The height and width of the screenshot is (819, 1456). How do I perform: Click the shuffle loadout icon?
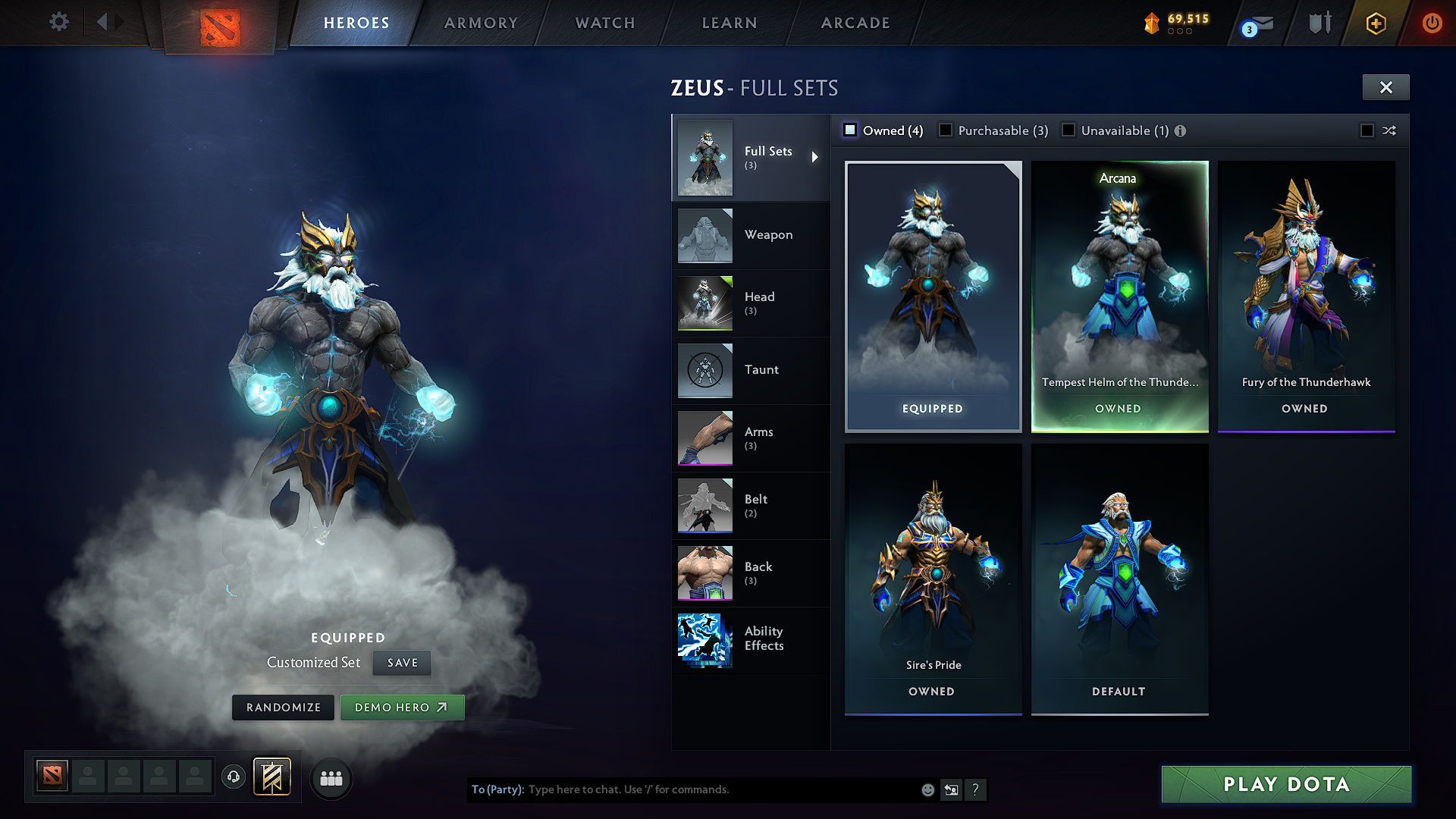(x=1390, y=130)
